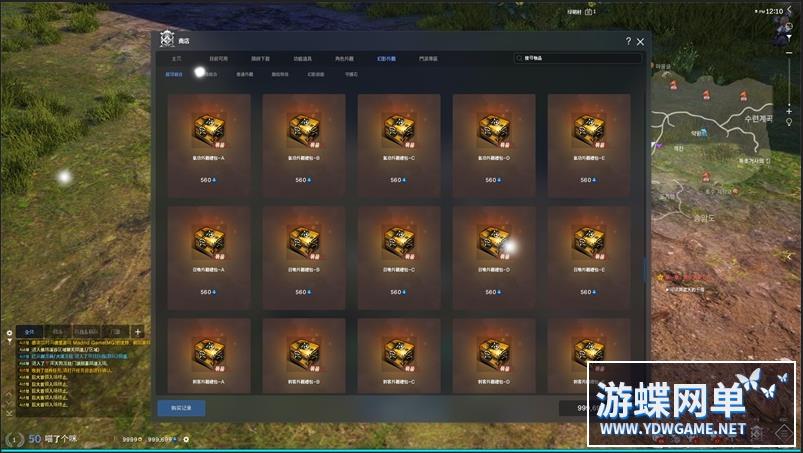Select the first chat channel tab
Image resolution: width=803 pixels, height=453 pixels.
[30, 331]
